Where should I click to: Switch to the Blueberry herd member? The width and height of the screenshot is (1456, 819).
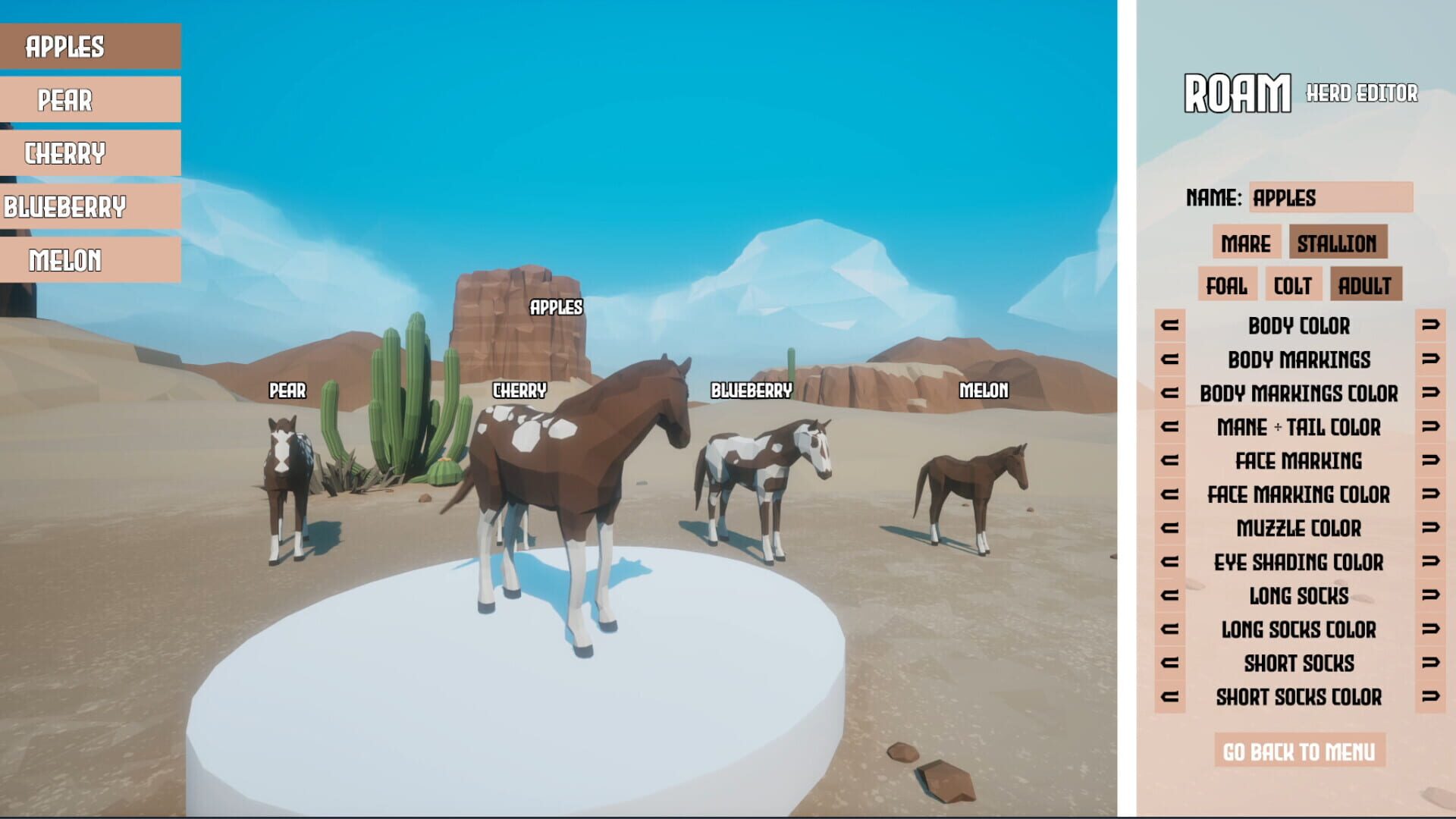[x=89, y=207]
